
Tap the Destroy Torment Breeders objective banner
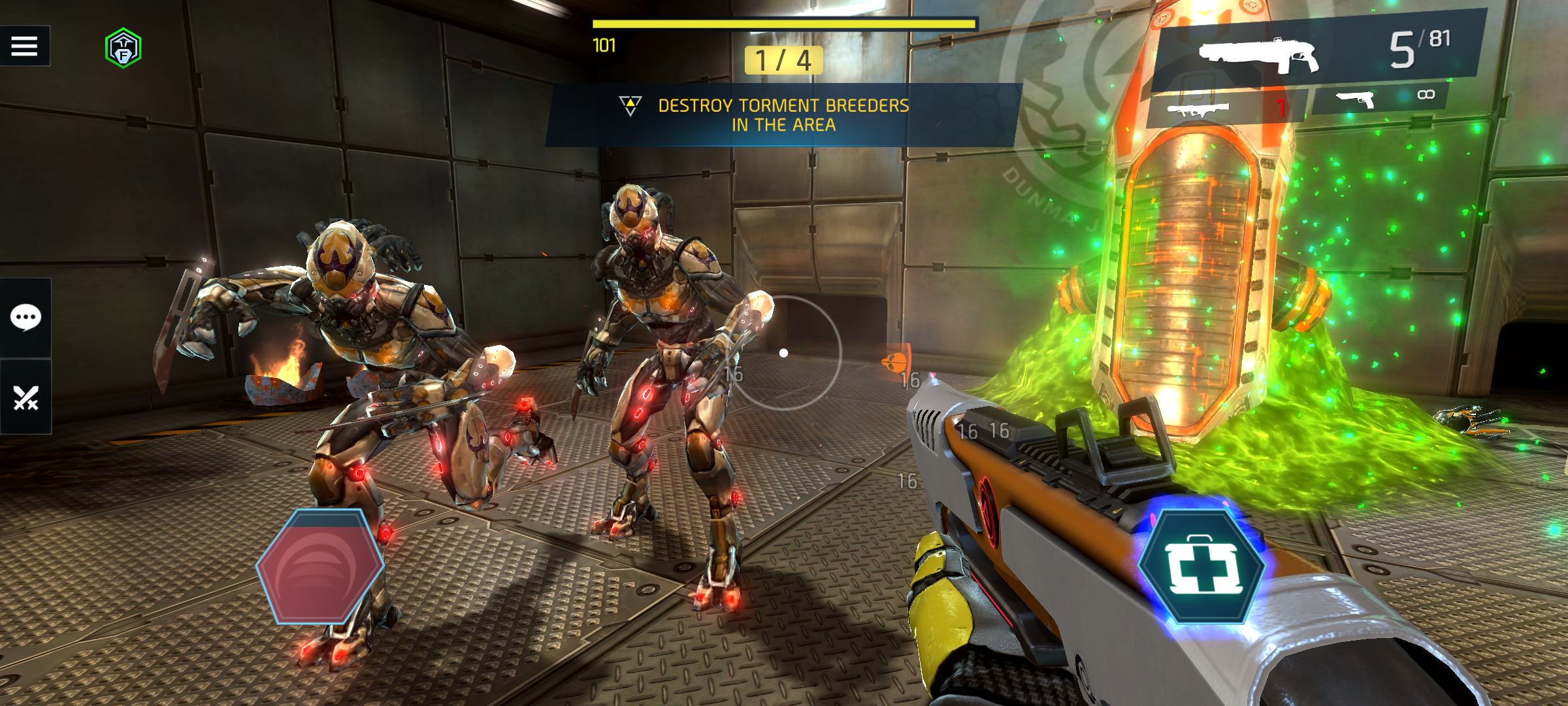tap(783, 115)
